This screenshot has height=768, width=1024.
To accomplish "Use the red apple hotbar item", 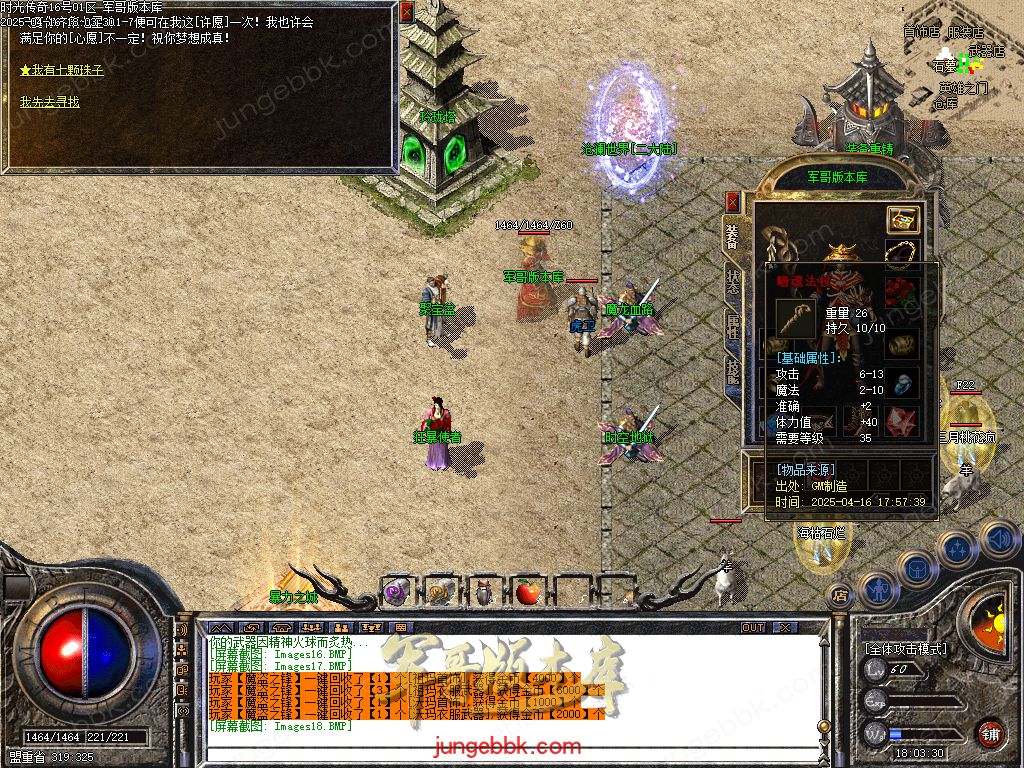I will 527,593.
